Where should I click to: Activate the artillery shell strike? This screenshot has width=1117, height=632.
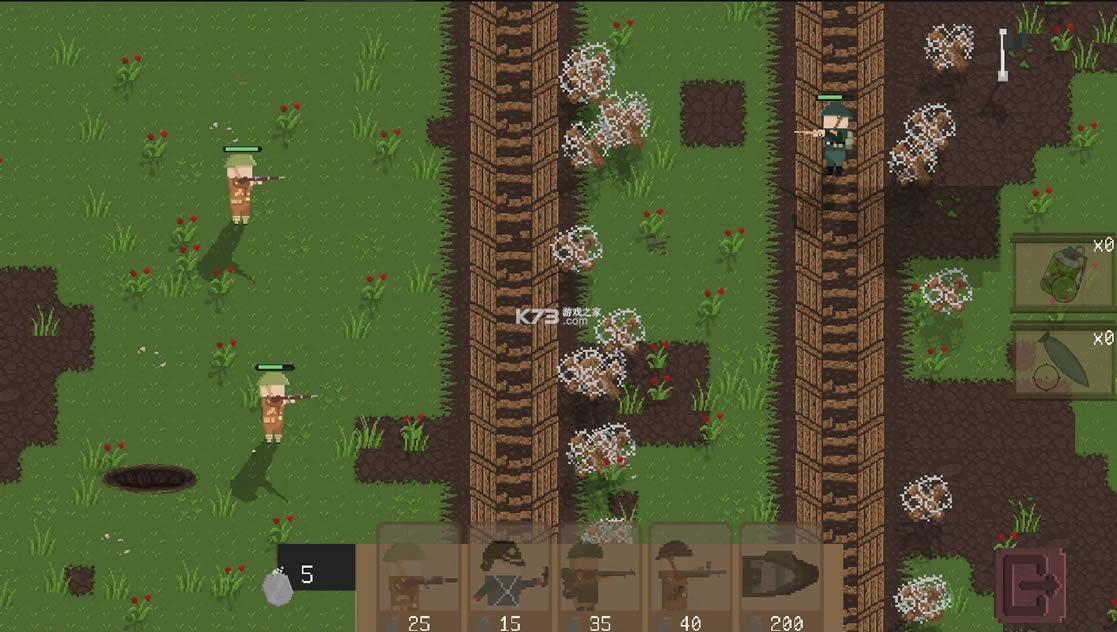pos(1062,360)
